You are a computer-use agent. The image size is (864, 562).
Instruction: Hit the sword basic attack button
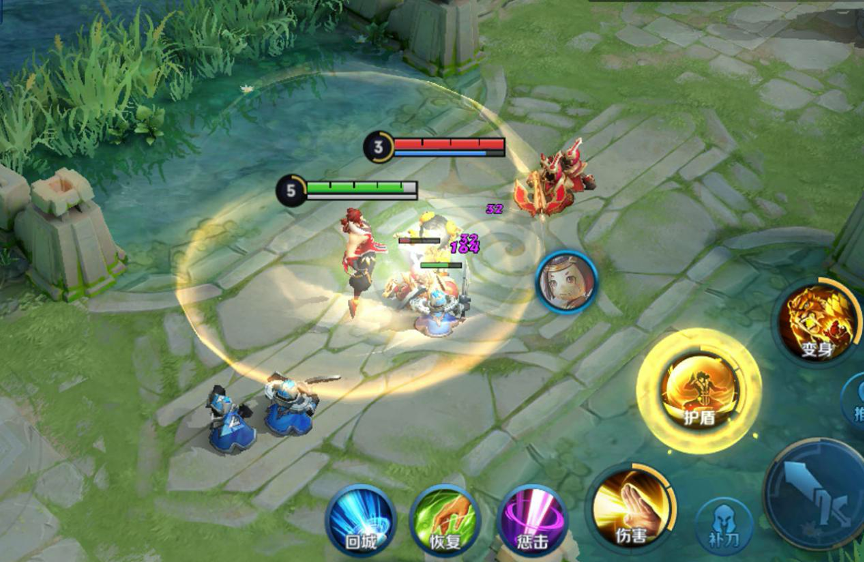coord(818,494)
